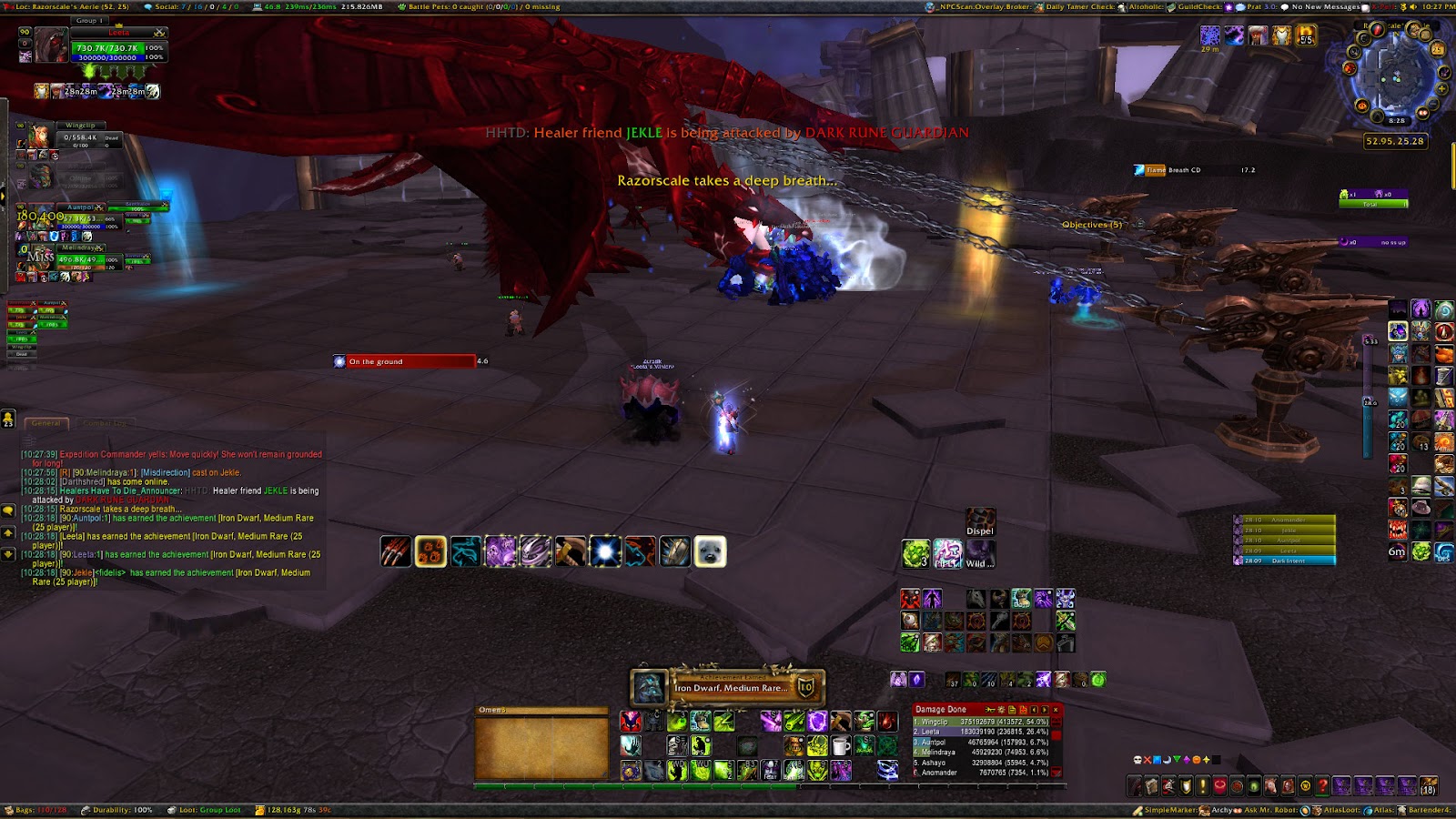The height and width of the screenshot is (819, 1456).
Task: Close the Damage Done meter window
Action: coord(1056,710)
